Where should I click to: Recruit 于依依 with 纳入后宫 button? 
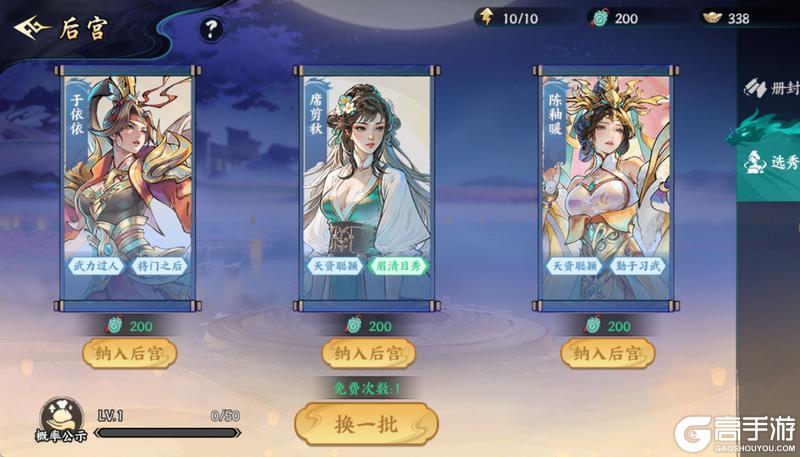[128, 352]
